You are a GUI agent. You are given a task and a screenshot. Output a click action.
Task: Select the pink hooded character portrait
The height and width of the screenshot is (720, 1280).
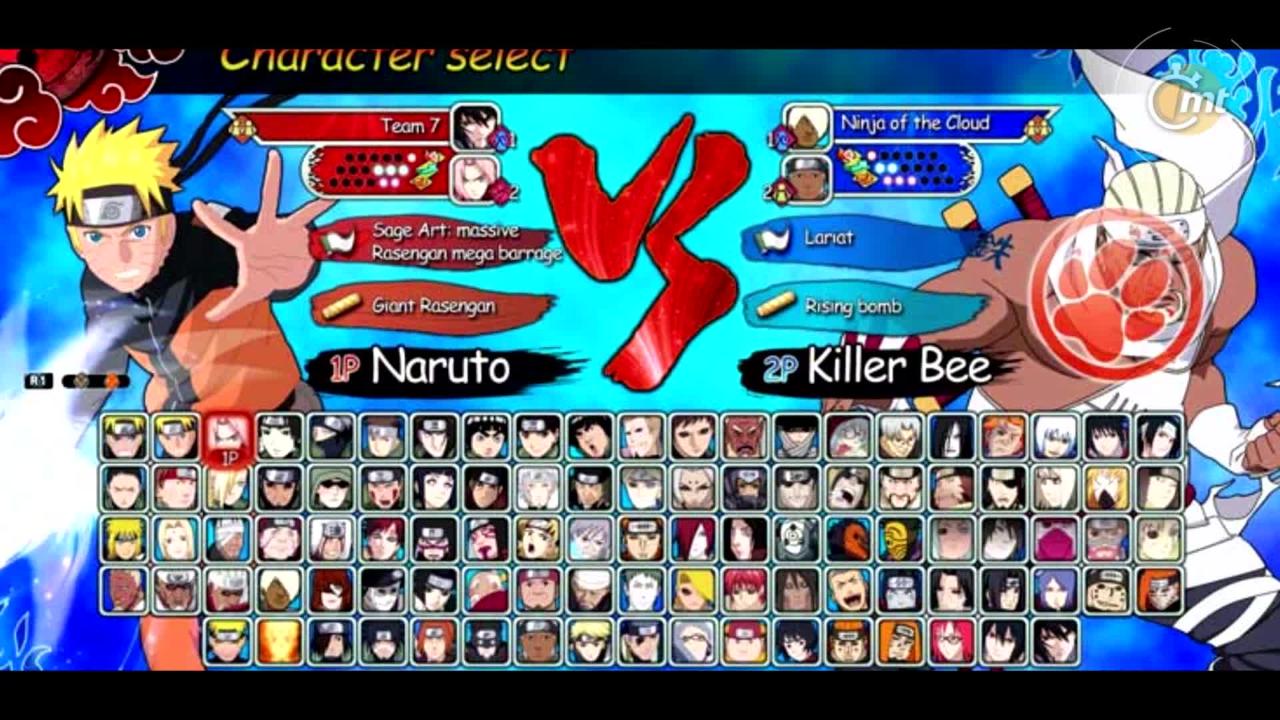coord(1055,539)
